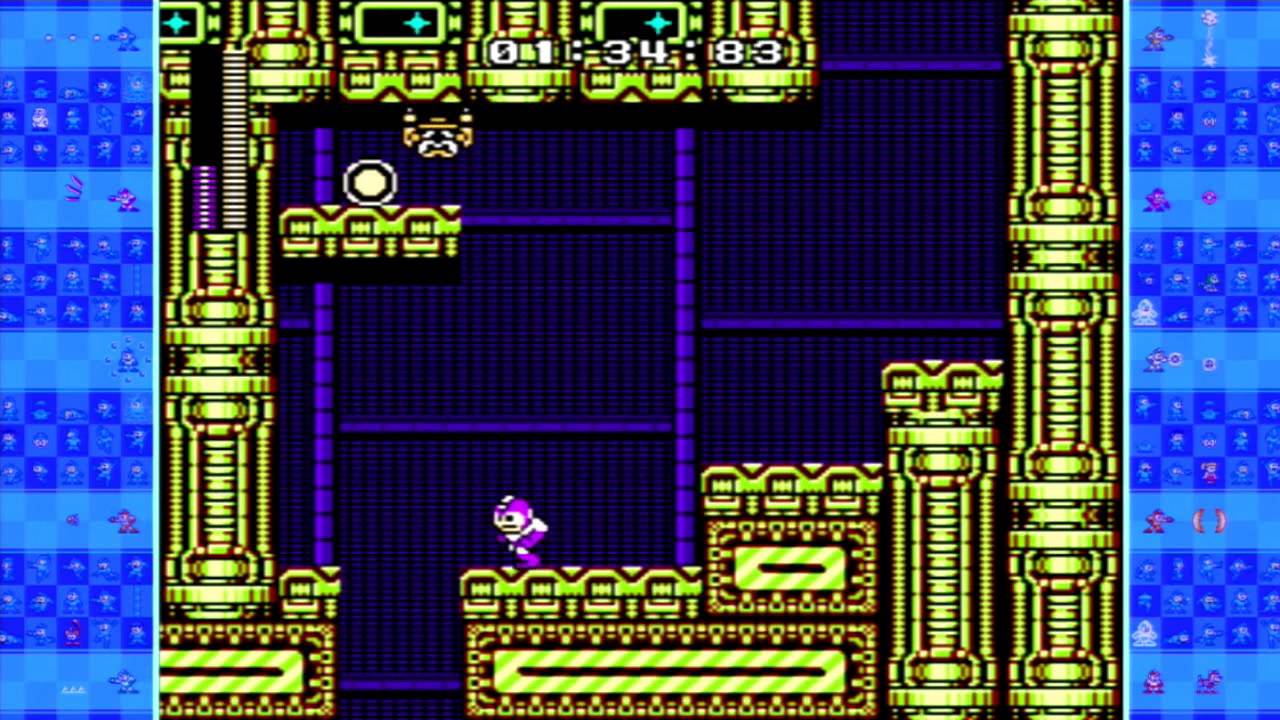
Task: Click the timer reading 01:34:83
Action: (637, 53)
